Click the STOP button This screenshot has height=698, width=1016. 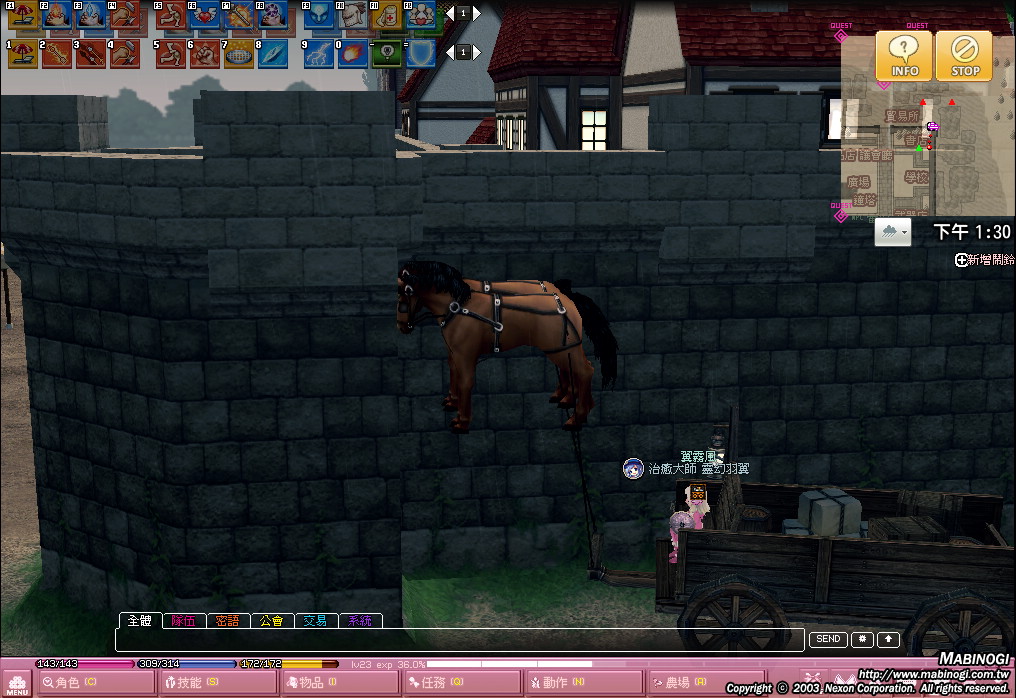pos(965,55)
